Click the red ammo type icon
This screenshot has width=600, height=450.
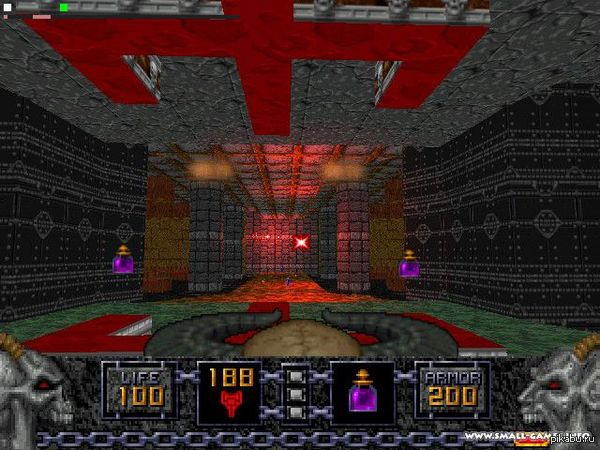click(229, 404)
